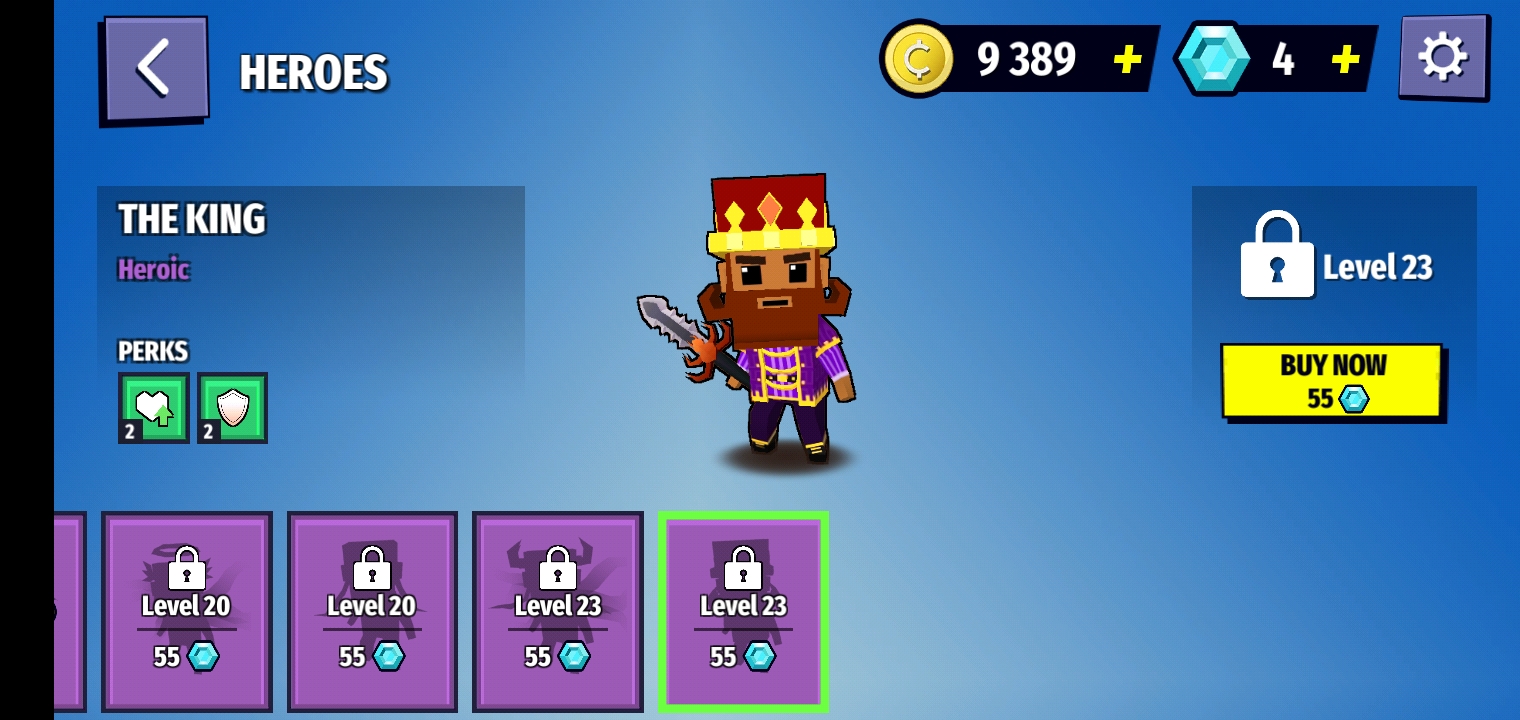Viewport: 1520px width, 720px height.
Task: Select the green-outlined Level 23 hero tile
Action: [743, 611]
